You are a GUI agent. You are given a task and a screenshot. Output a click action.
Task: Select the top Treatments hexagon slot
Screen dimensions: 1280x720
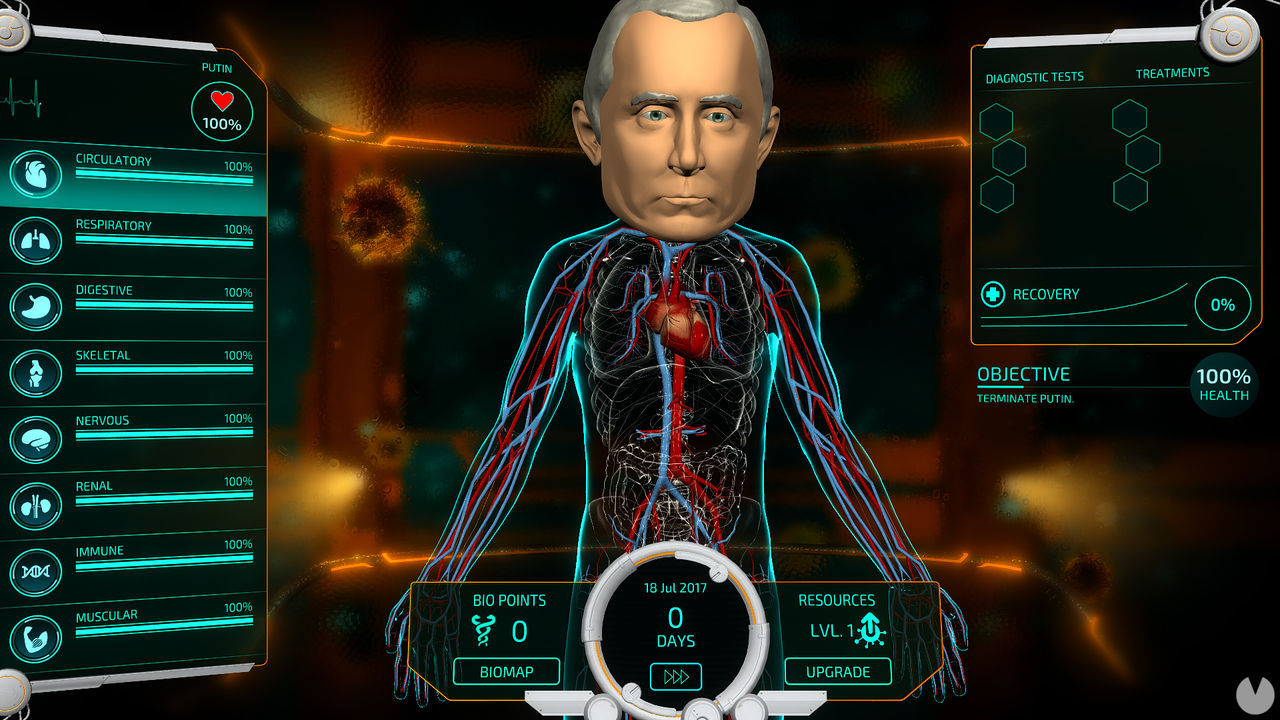click(1131, 117)
